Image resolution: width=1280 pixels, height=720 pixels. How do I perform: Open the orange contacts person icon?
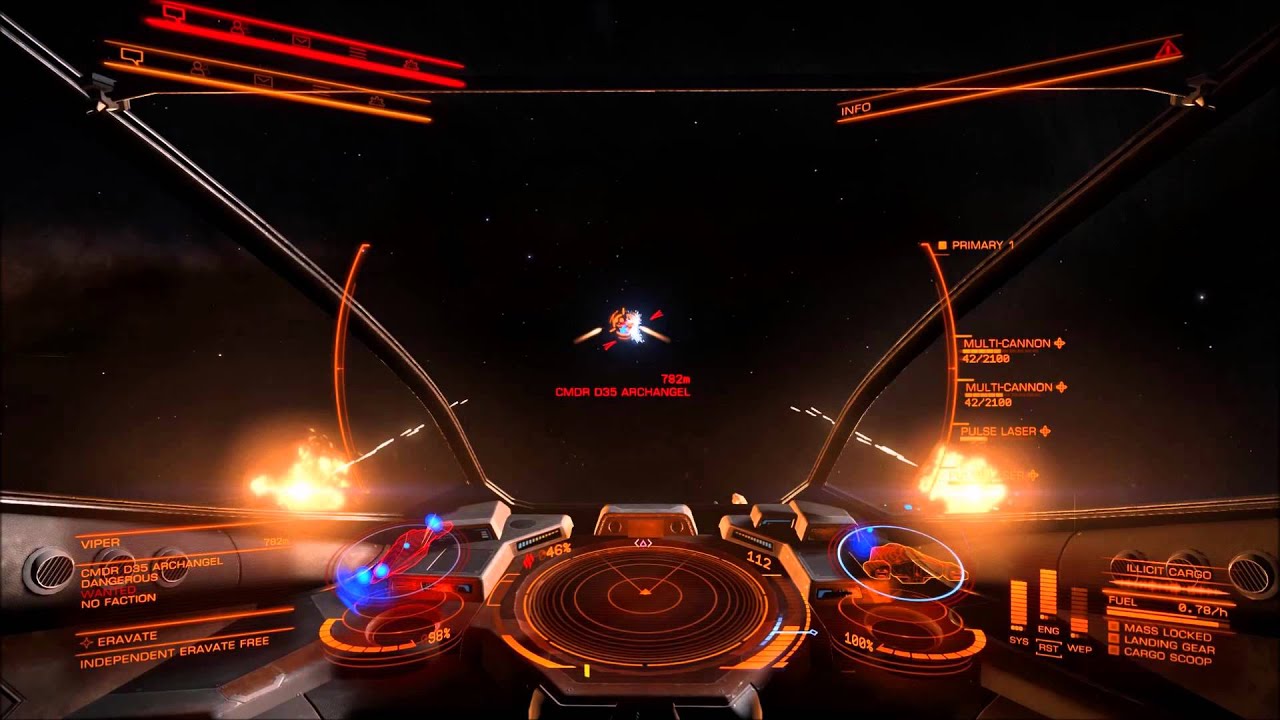pyautogui.click(x=198, y=68)
